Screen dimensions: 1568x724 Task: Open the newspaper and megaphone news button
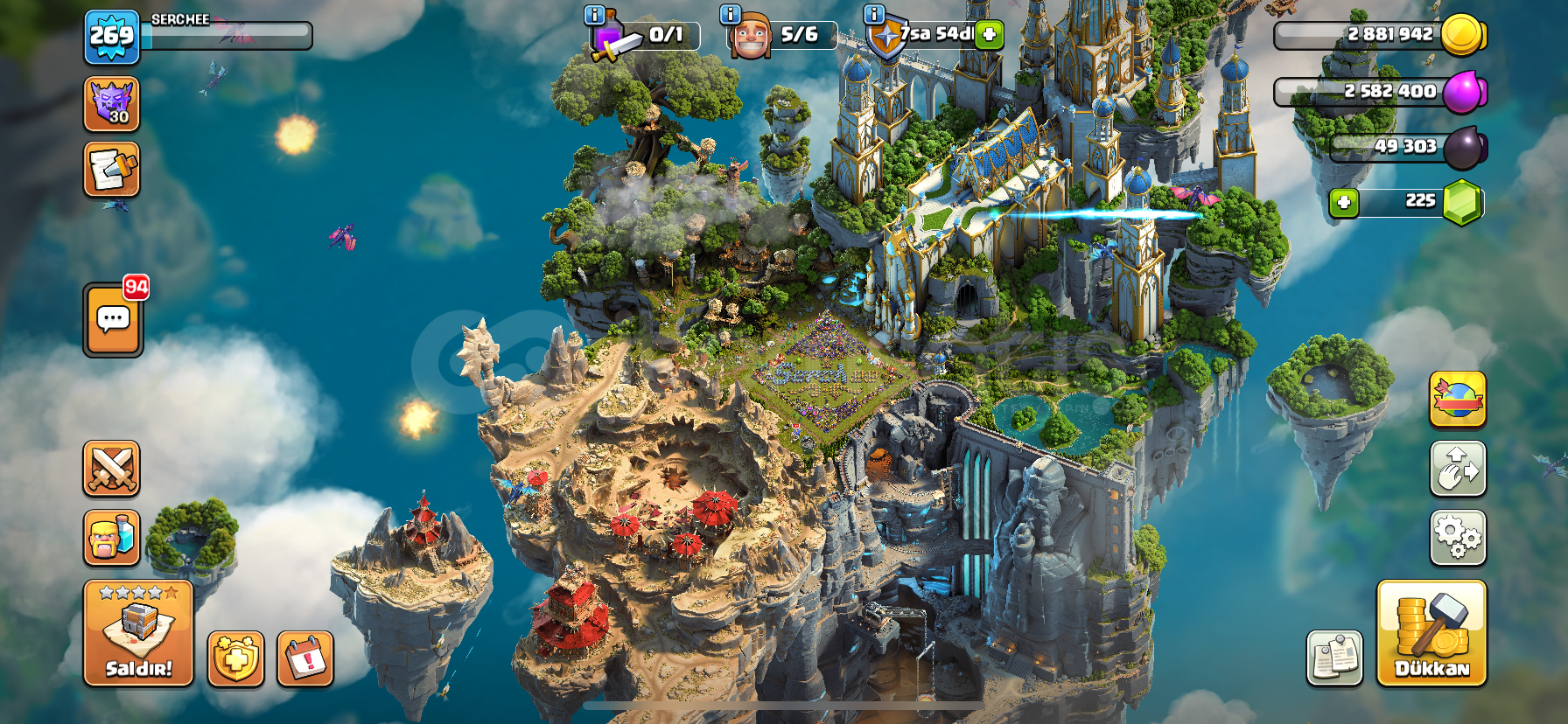tap(111, 170)
